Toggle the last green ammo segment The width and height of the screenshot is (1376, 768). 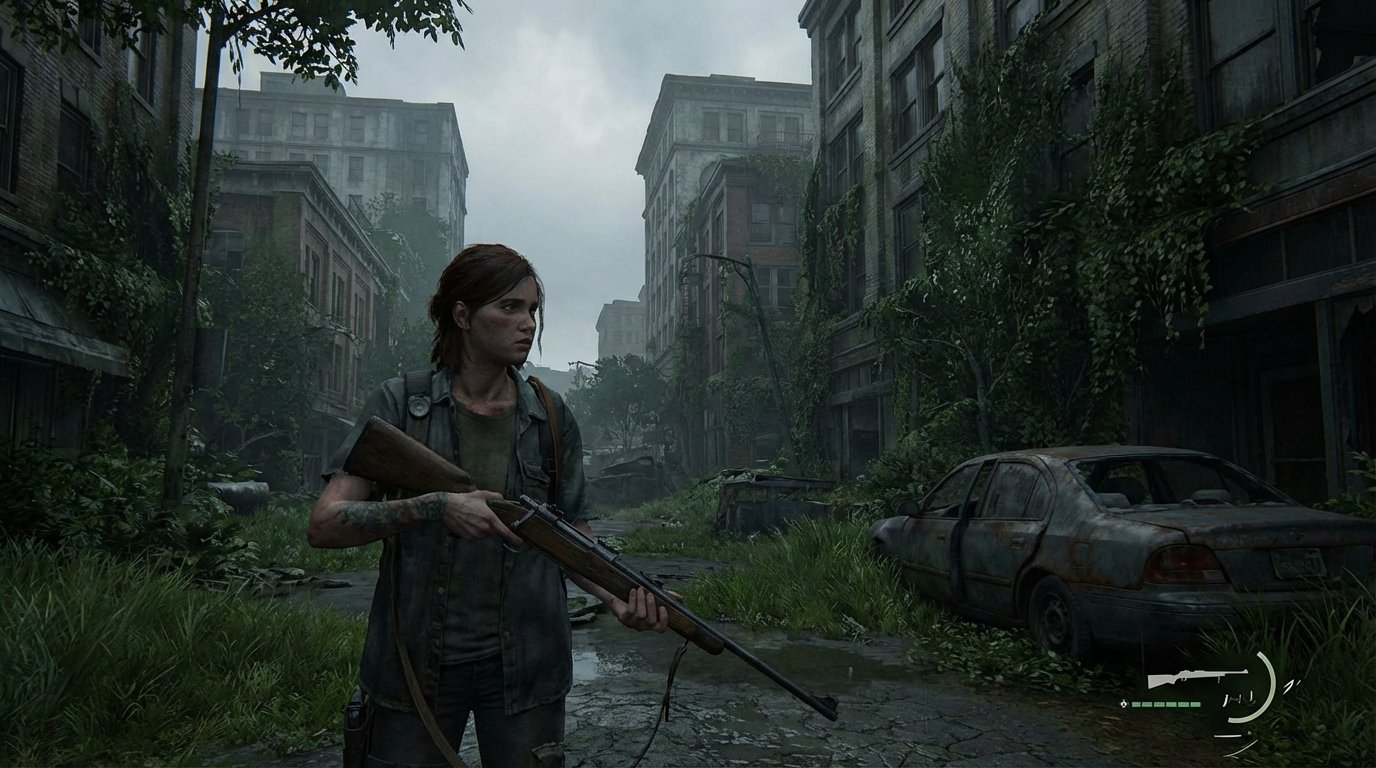tap(1195, 704)
